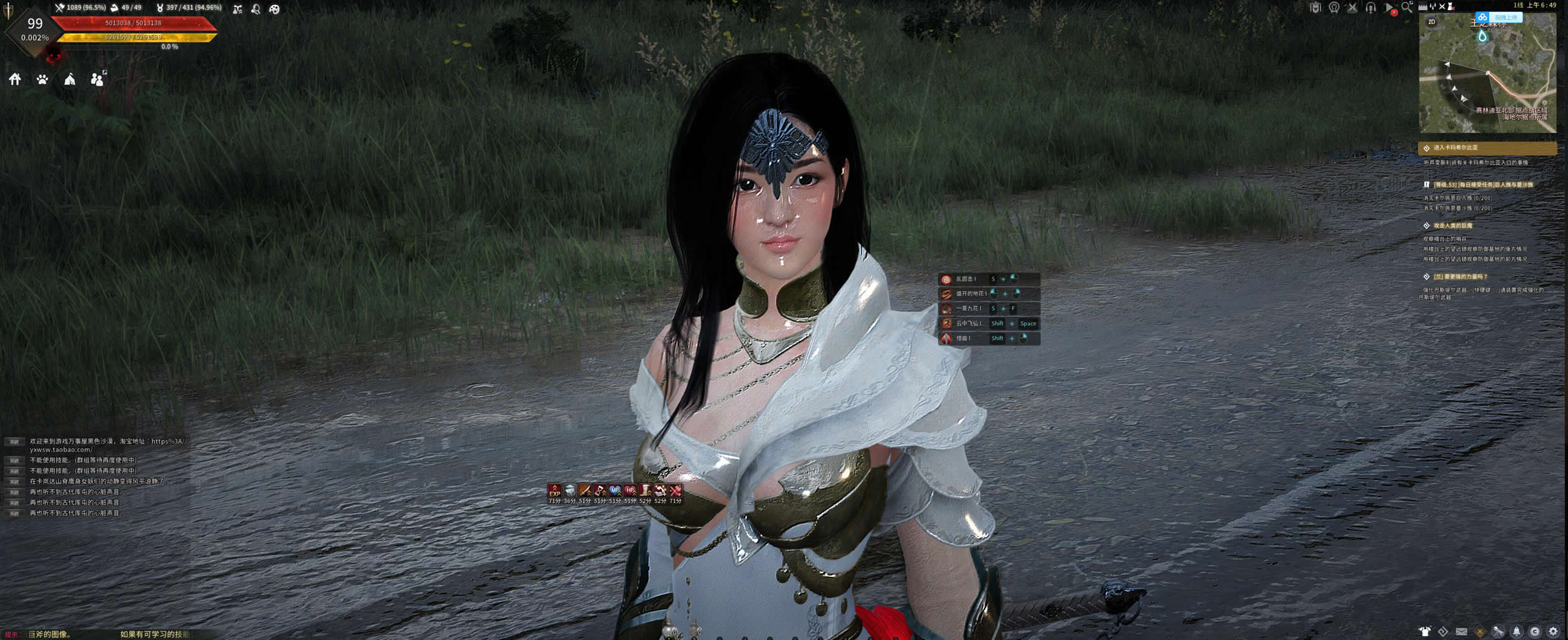Screen dimensions: 1568x640
Task: Open the pet paw menu
Action: tap(42, 79)
